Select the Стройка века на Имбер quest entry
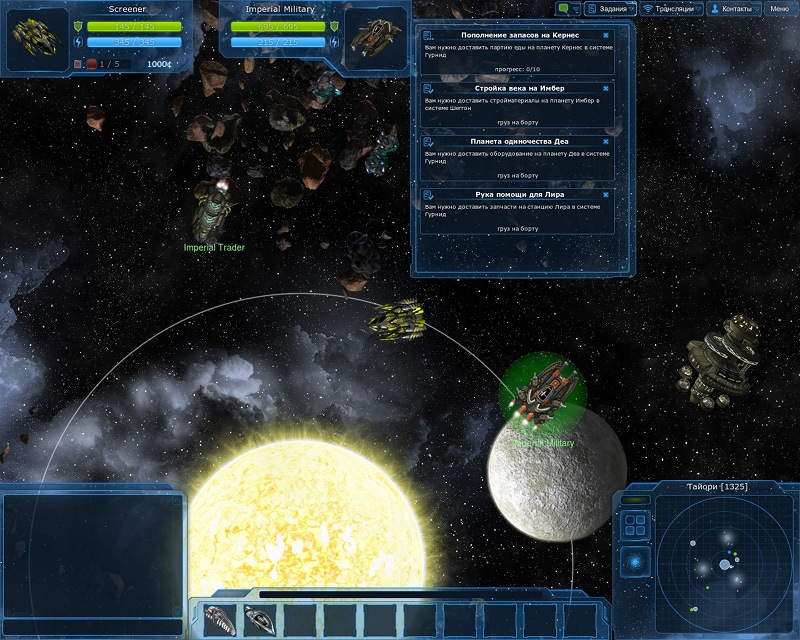800x640 pixels. point(514,105)
